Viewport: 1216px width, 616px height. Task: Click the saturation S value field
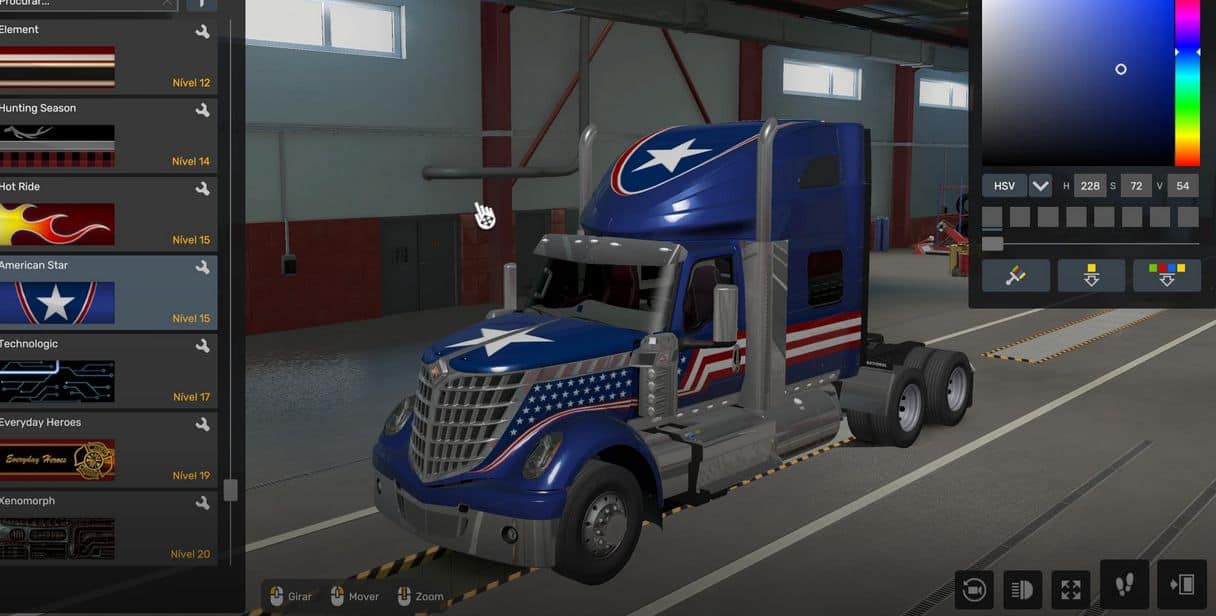[x=1135, y=186]
